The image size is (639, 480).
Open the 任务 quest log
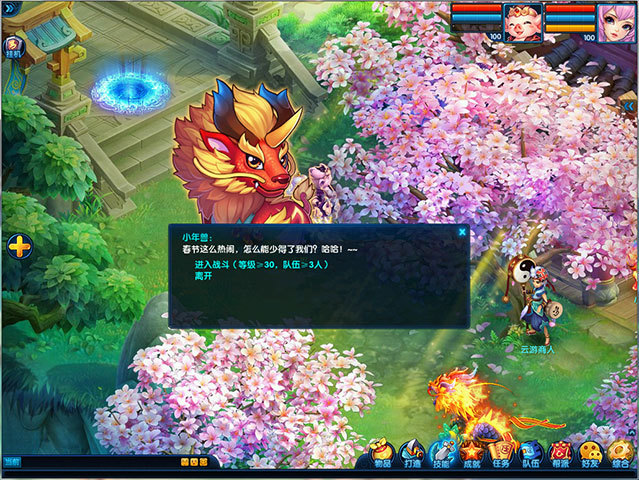[502, 453]
